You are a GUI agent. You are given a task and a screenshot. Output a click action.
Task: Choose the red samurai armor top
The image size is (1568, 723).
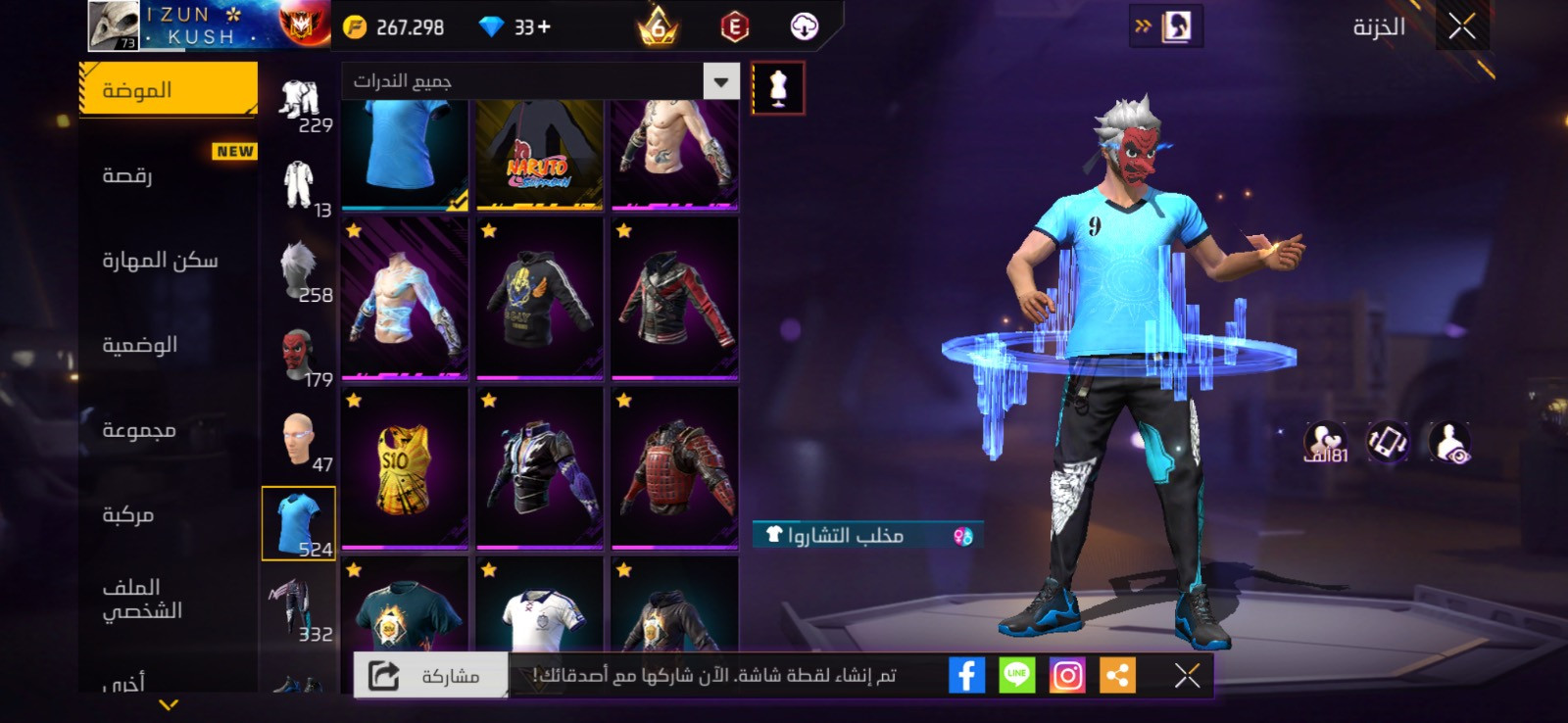pyautogui.click(x=674, y=467)
